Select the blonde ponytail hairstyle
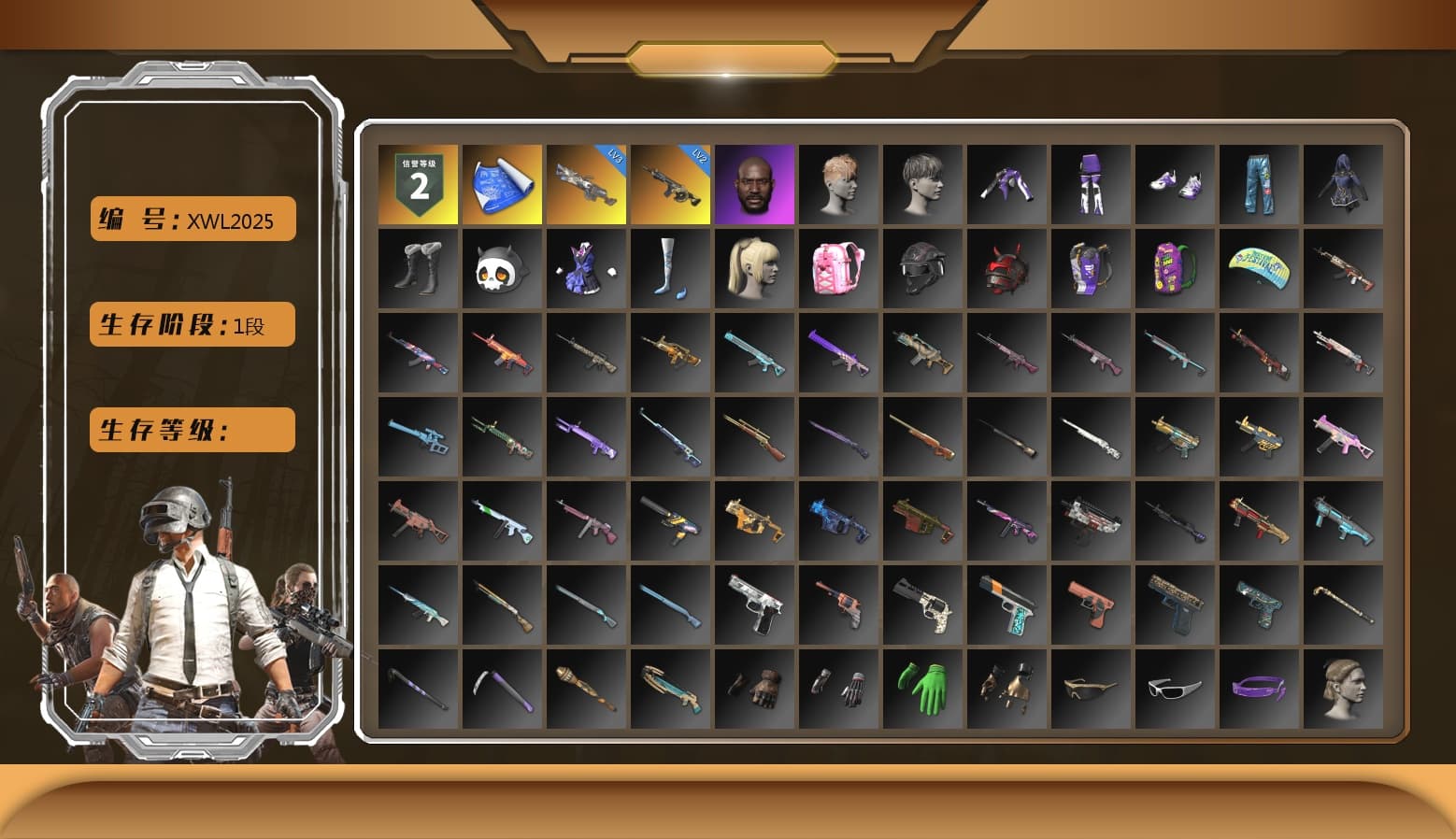The height and width of the screenshot is (839, 1456). click(x=754, y=268)
